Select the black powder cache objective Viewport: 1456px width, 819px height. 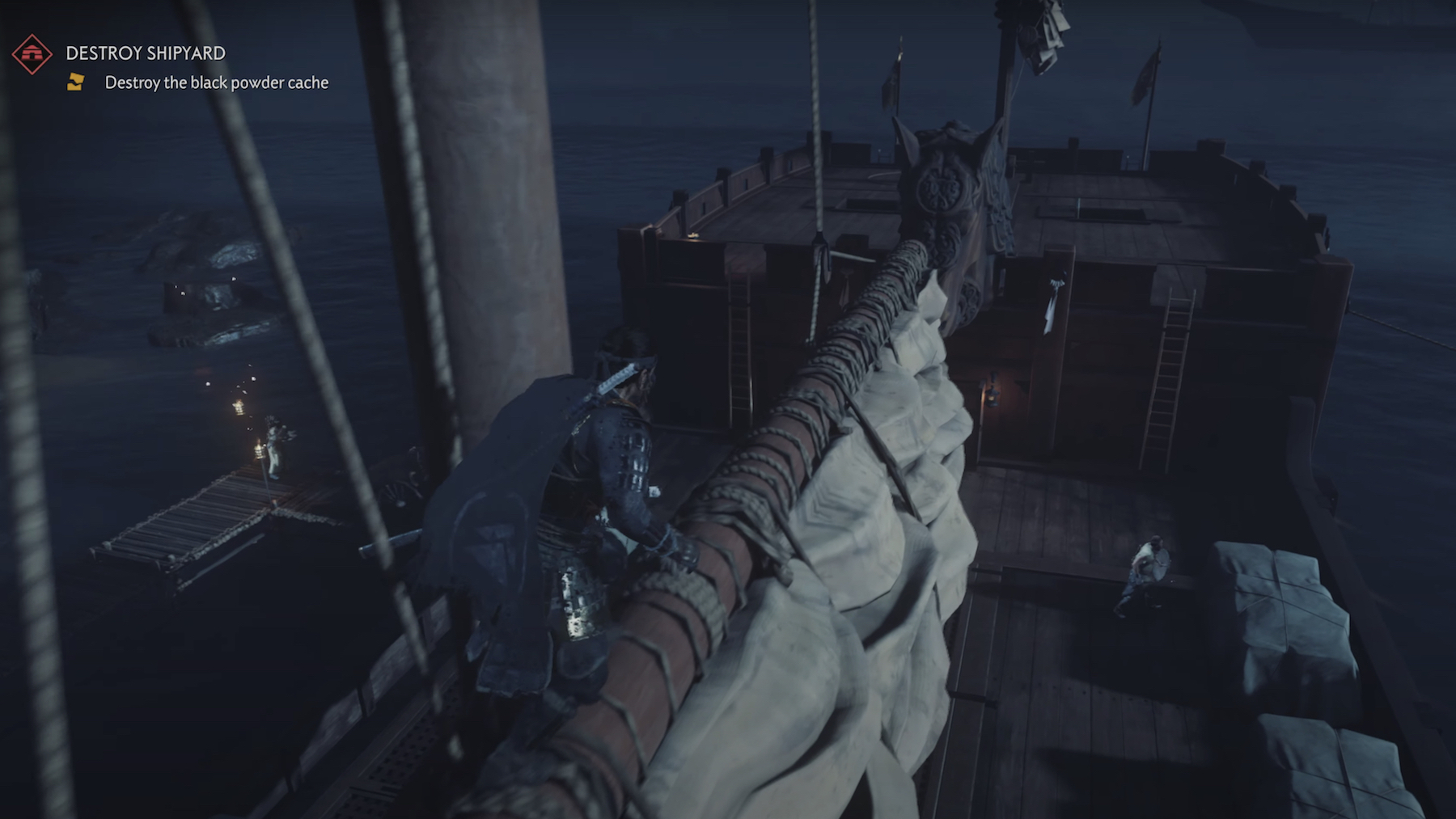pos(216,82)
